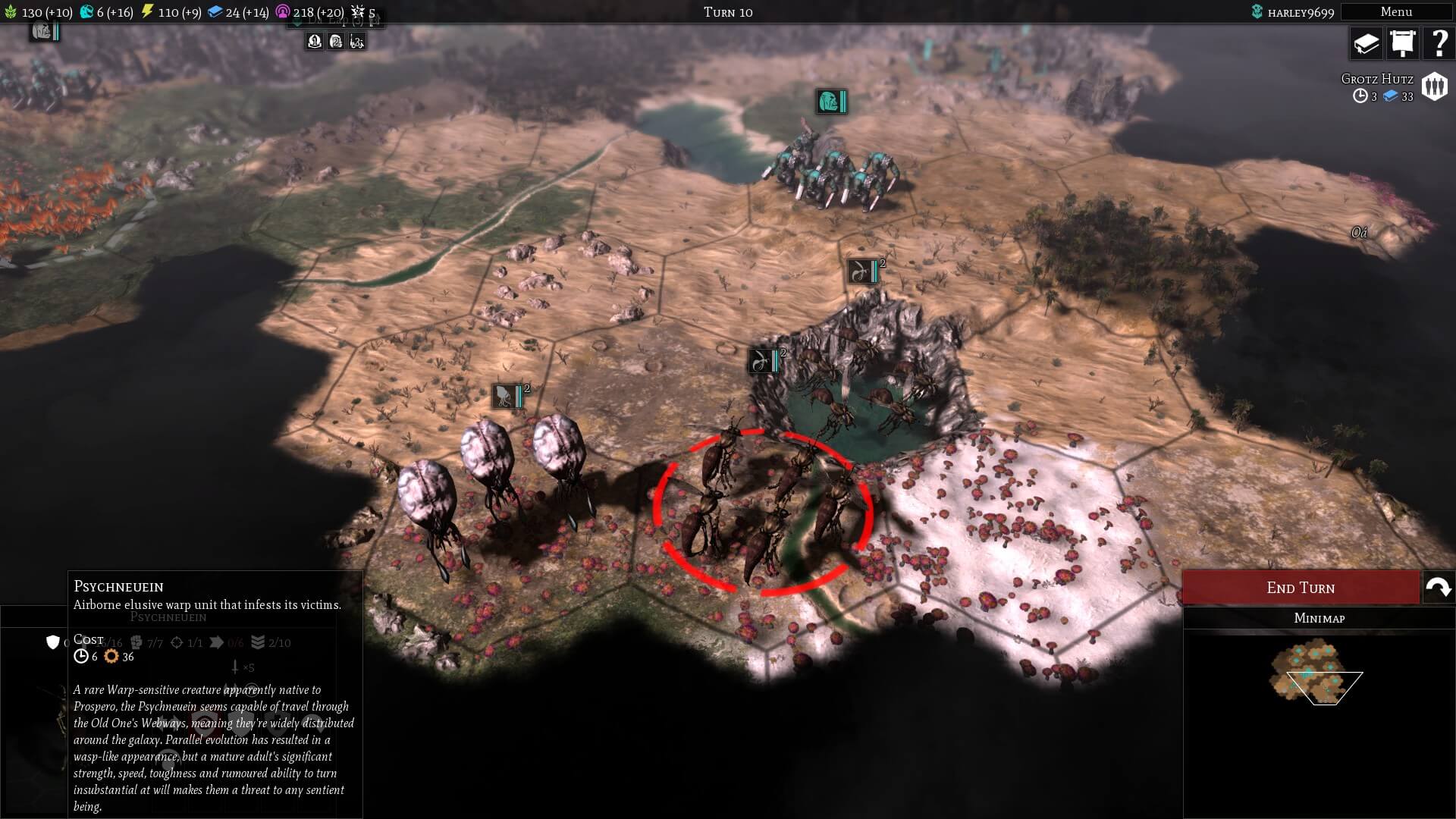
Task: Click the green food resource icon
Action: [11, 12]
